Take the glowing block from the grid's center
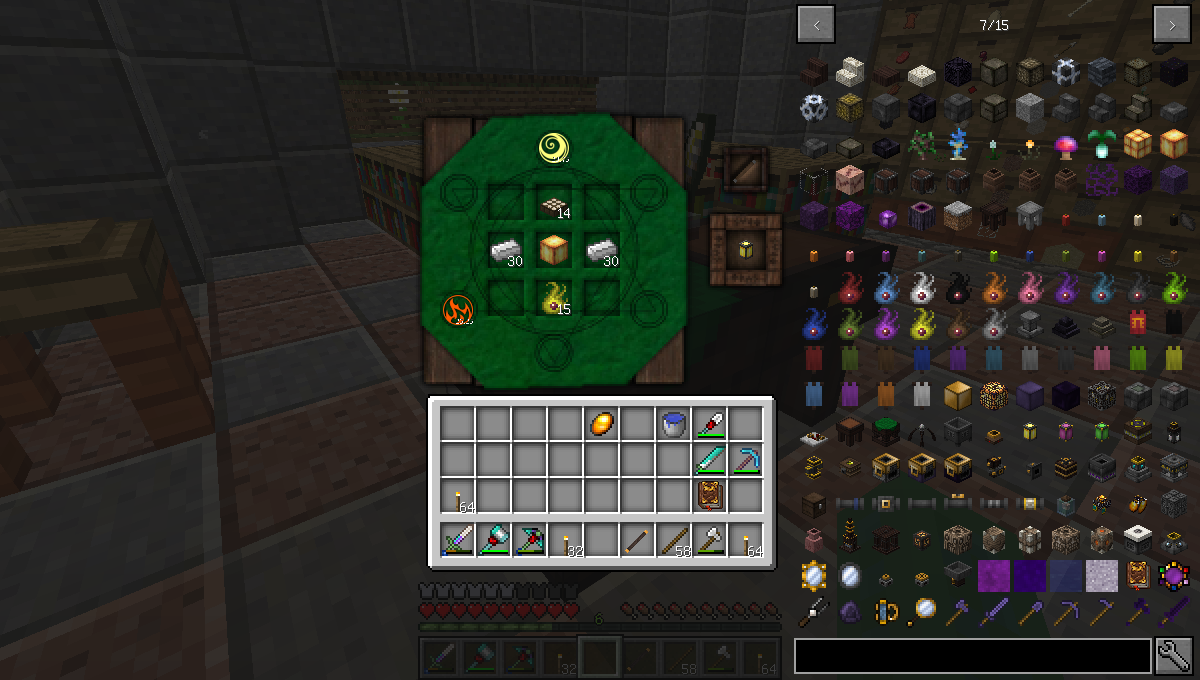The image size is (1200, 680). pos(554,249)
